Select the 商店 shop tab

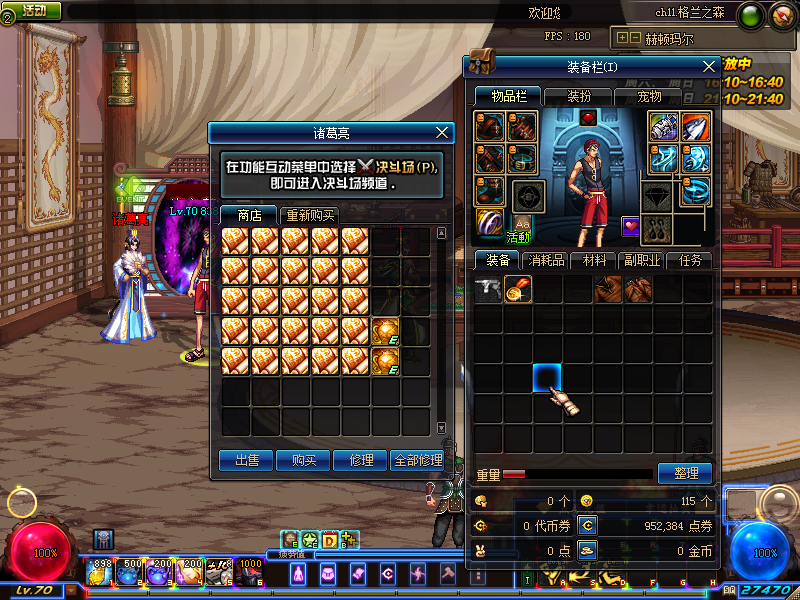[x=249, y=215]
